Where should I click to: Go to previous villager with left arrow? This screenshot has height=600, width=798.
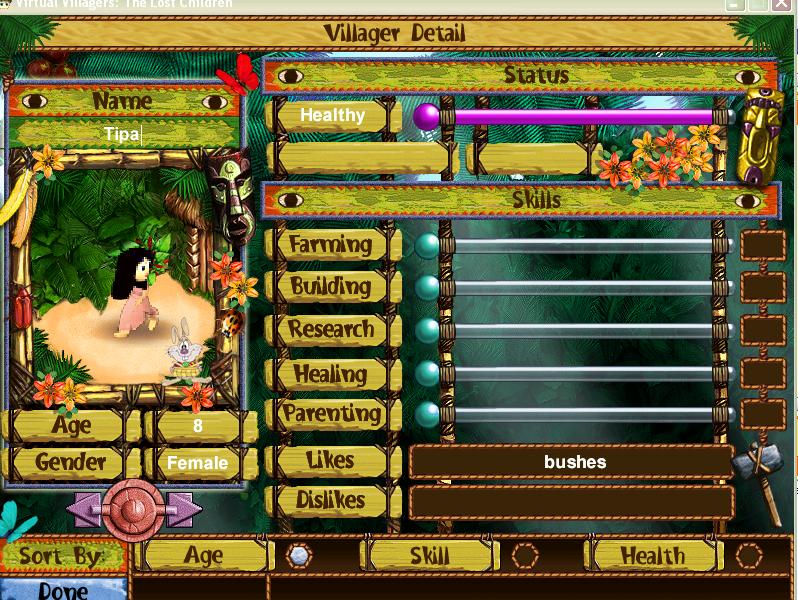pyautogui.click(x=84, y=509)
